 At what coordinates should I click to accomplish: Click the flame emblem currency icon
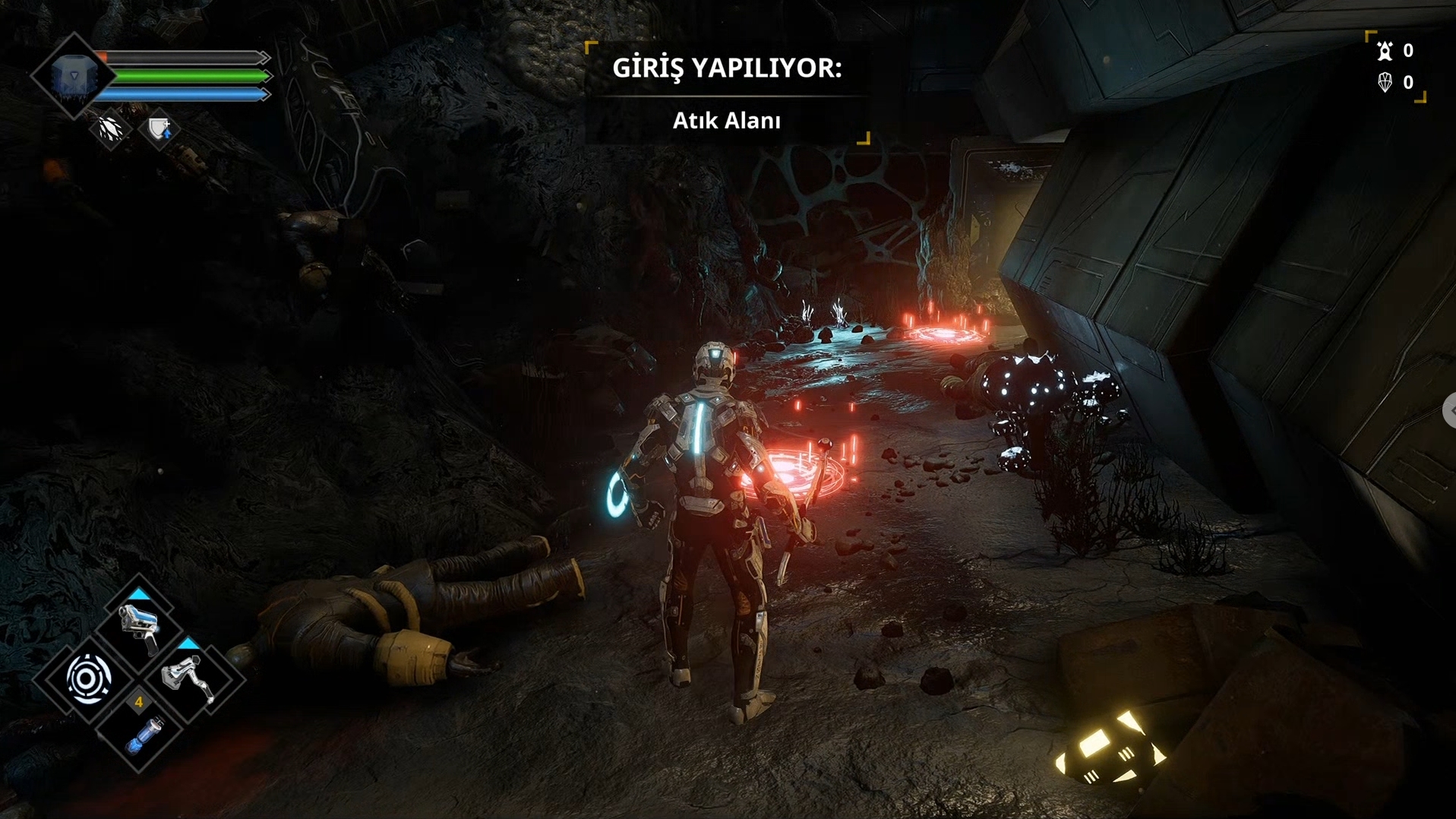(1385, 51)
